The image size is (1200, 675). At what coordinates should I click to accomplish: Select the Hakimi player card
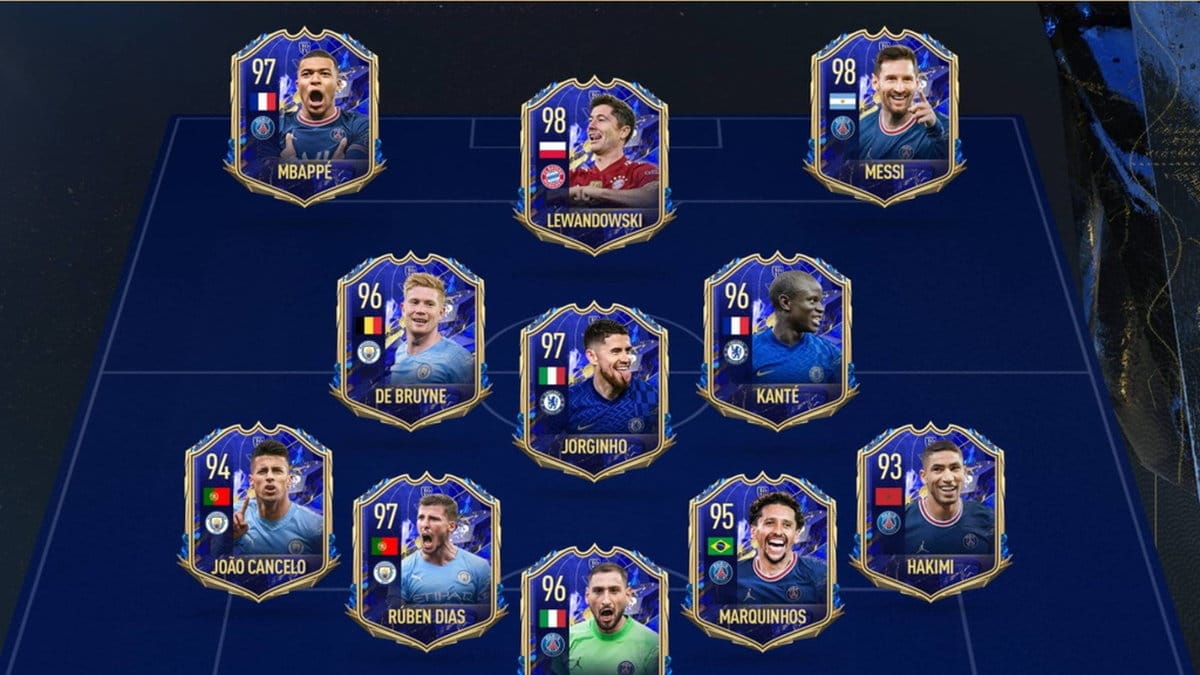[x=930, y=510]
